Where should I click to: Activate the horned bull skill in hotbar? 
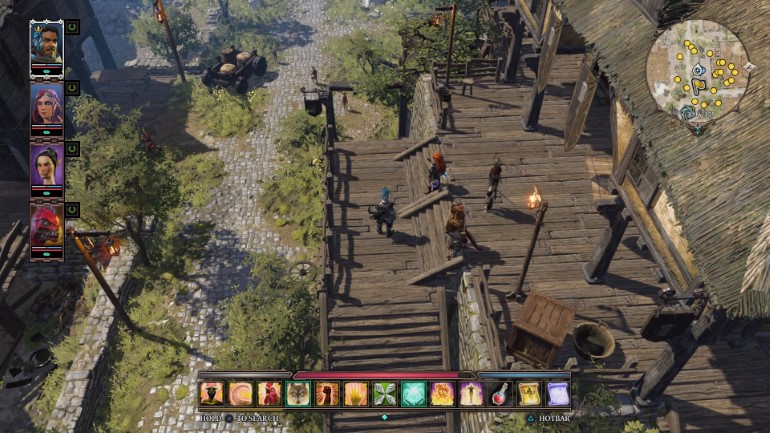(211, 394)
